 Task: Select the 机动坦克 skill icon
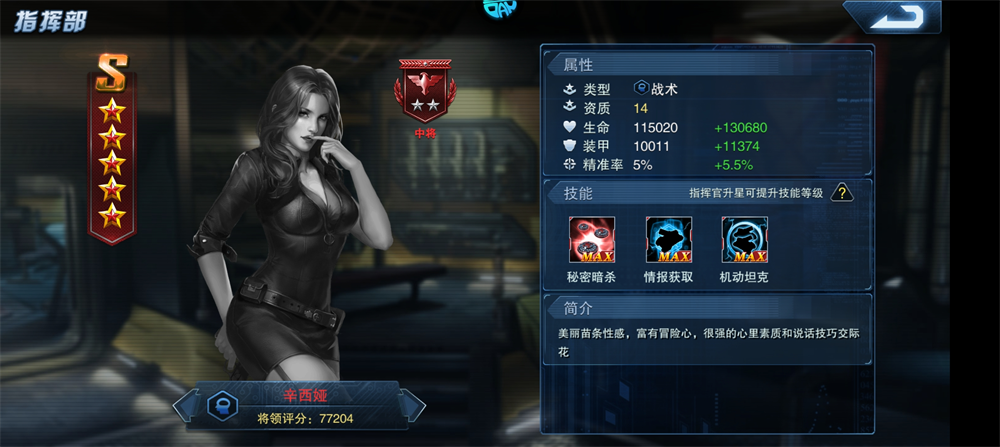[x=744, y=240]
